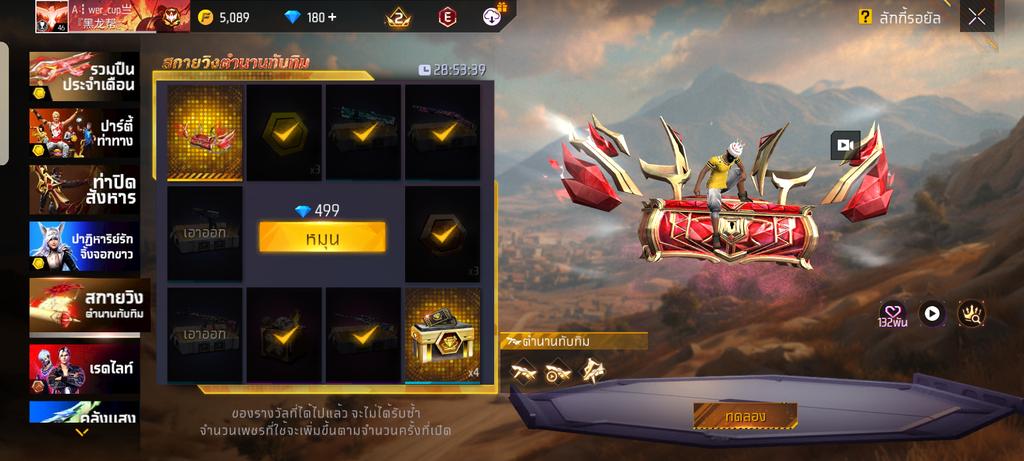Open the player profile avatar
Viewport: 1024px width, 461px height.
pyautogui.click(x=51, y=16)
